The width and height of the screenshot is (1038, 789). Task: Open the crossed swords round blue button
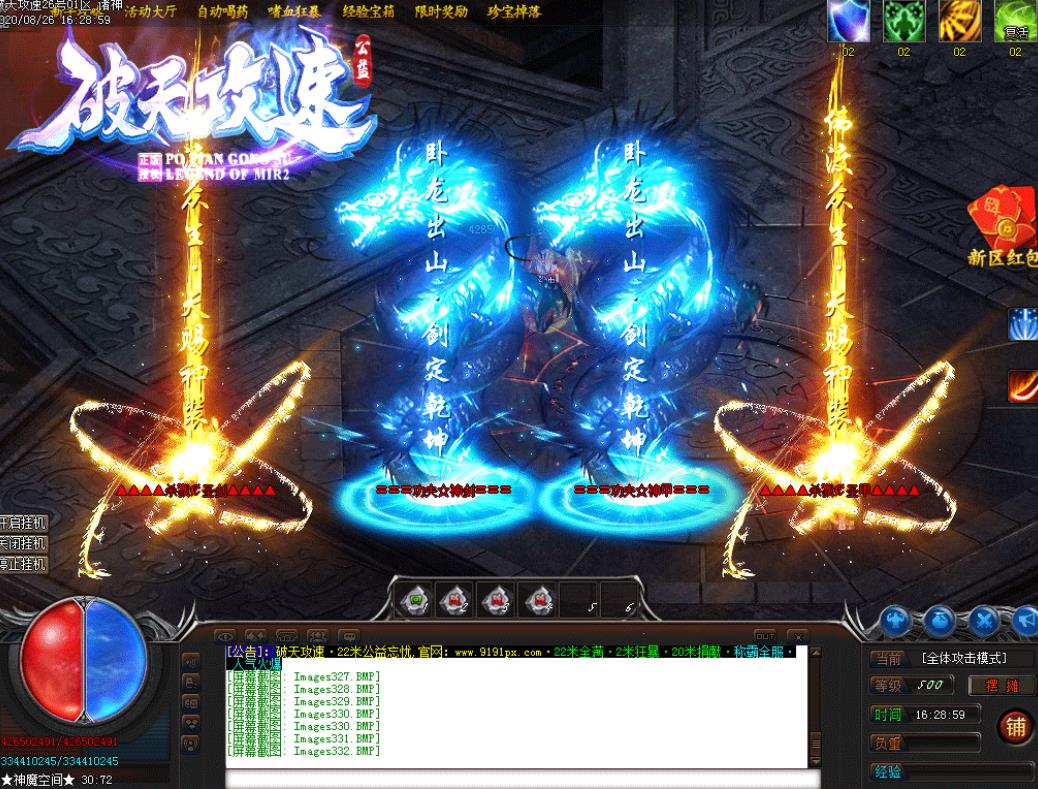[x=985, y=621]
